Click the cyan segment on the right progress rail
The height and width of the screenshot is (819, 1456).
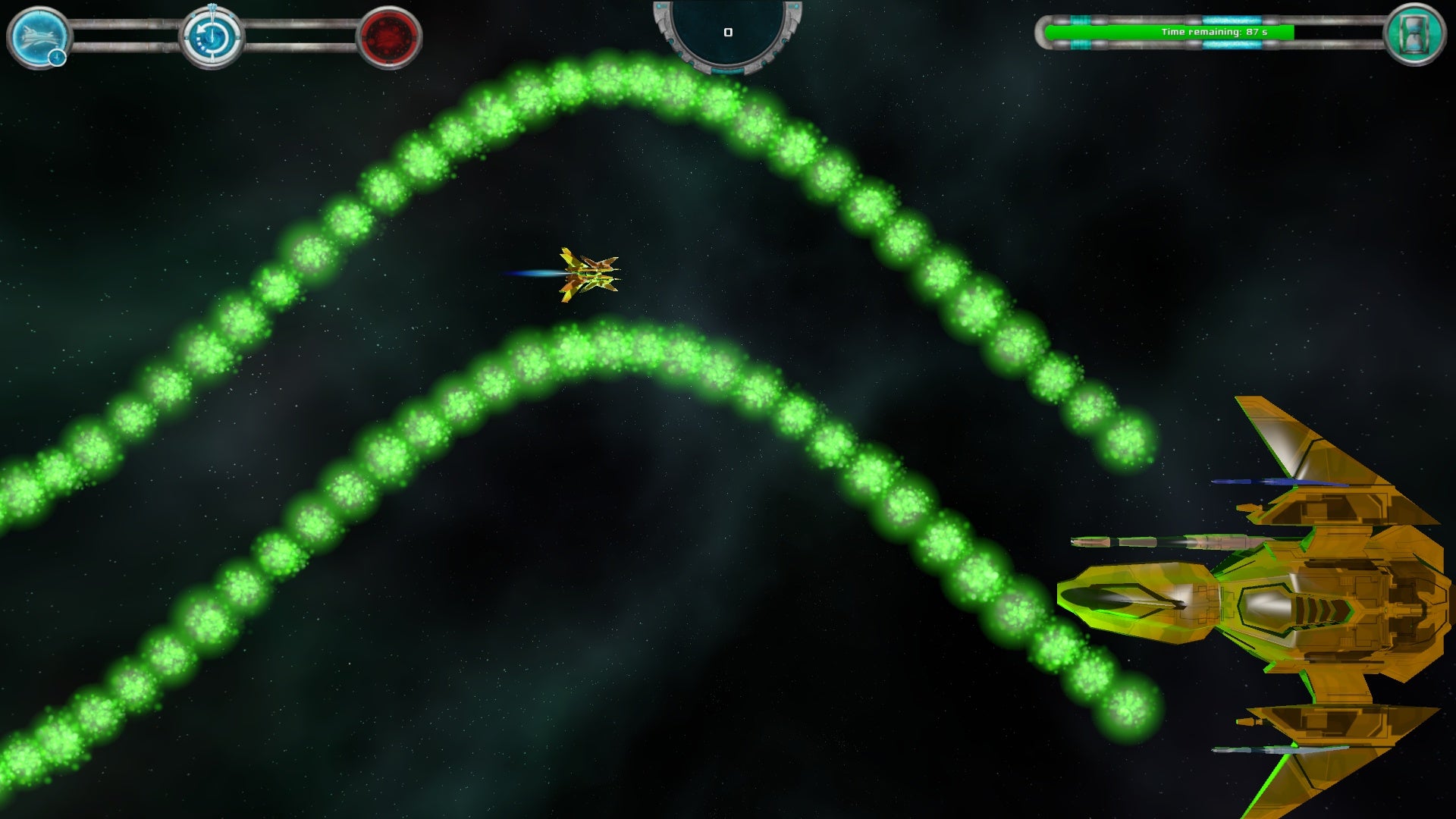pyautogui.click(x=1232, y=20)
